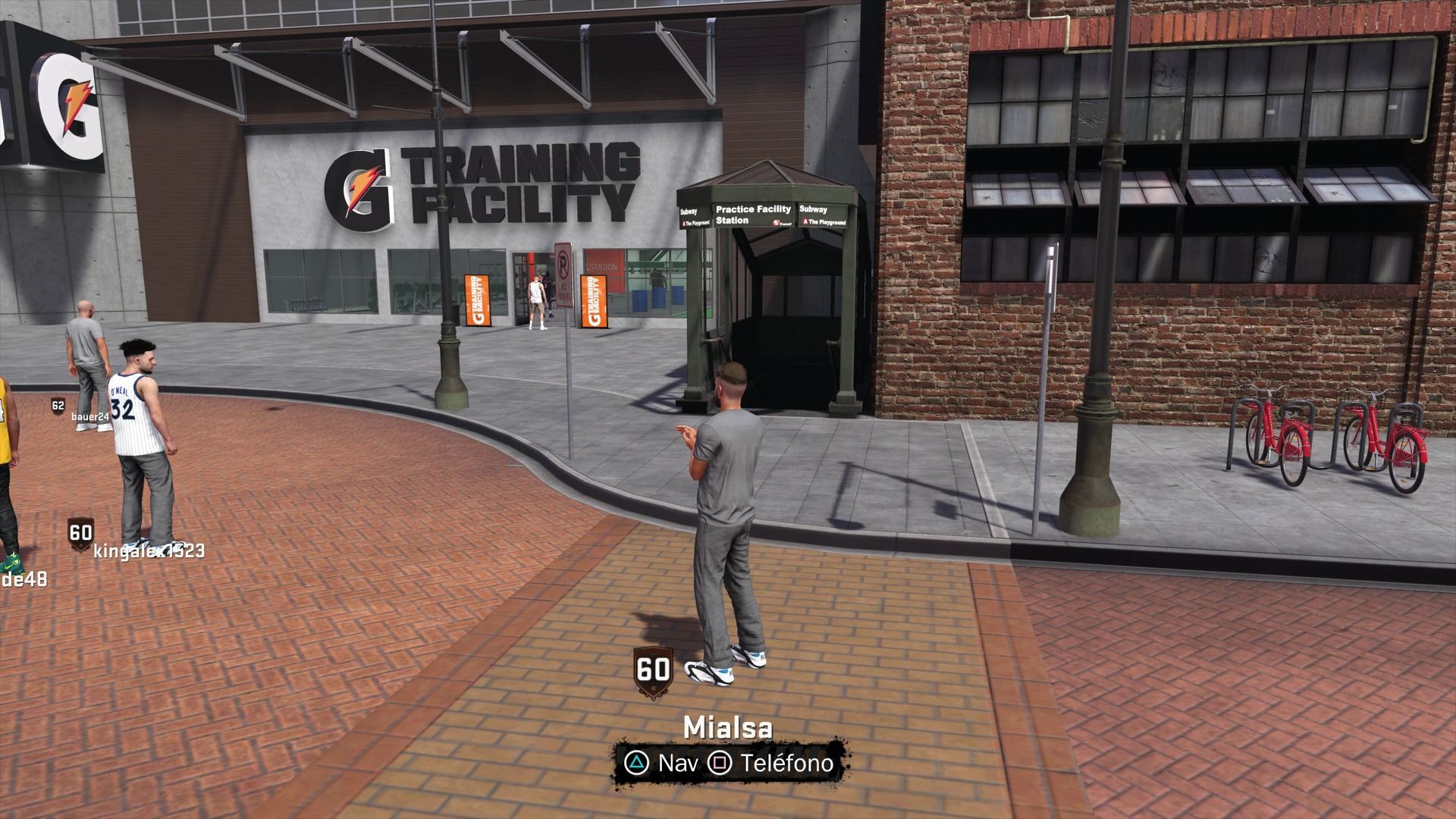1456x819 pixels.
Task: Click the Mialsa player name label
Action: click(x=728, y=727)
